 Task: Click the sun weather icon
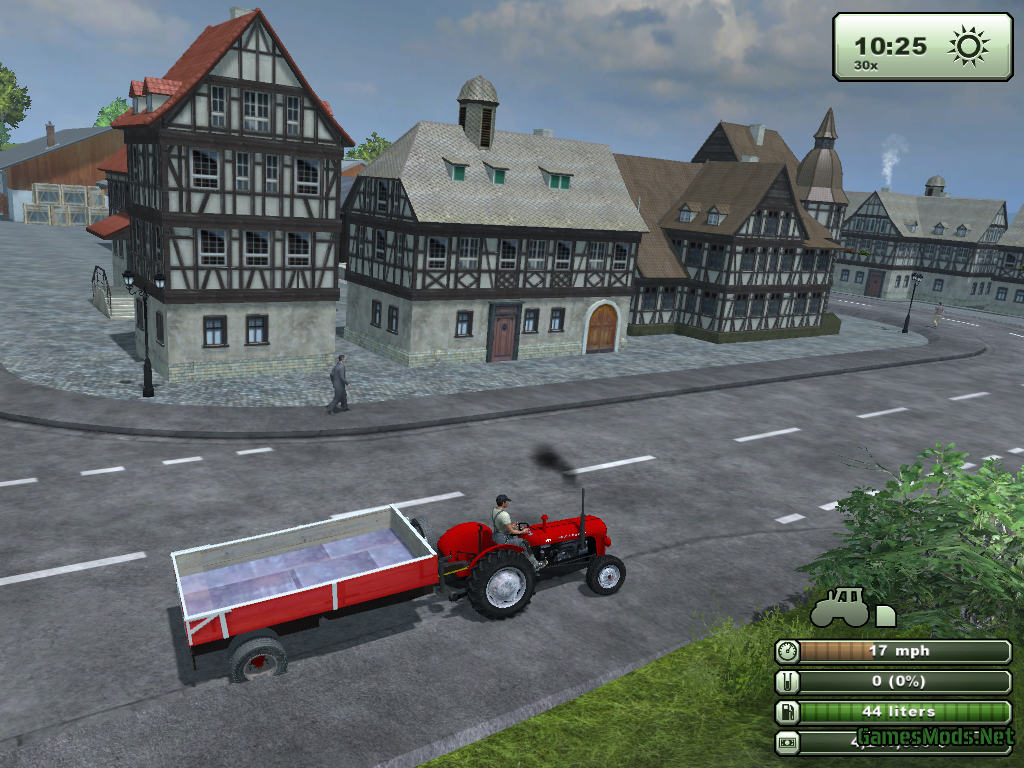tap(968, 46)
